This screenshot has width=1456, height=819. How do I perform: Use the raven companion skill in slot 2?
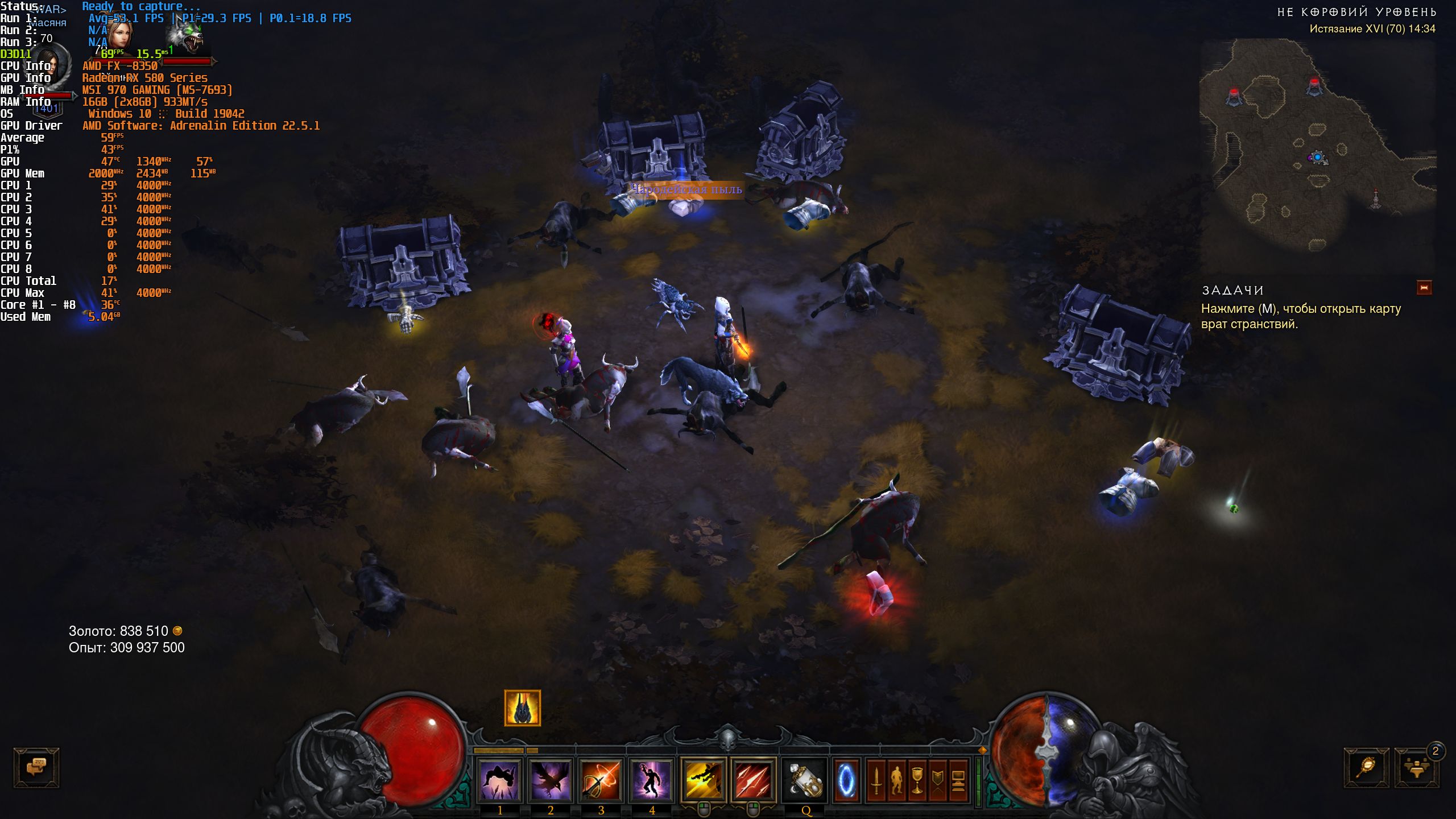pyautogui.click(x=550, y=781)
